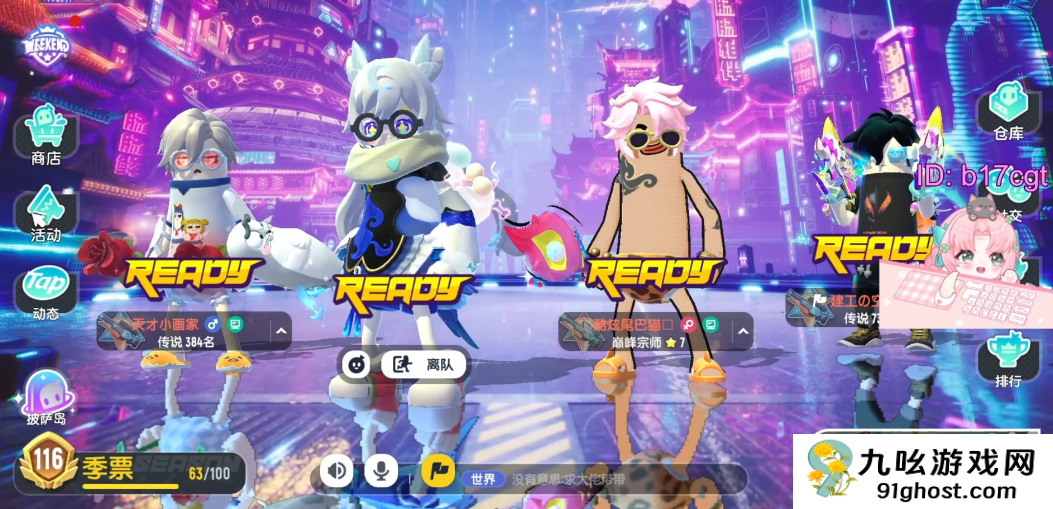Open the 世界 world chat box
This screenshot has width=1053, height=509.
coord(600,479)
